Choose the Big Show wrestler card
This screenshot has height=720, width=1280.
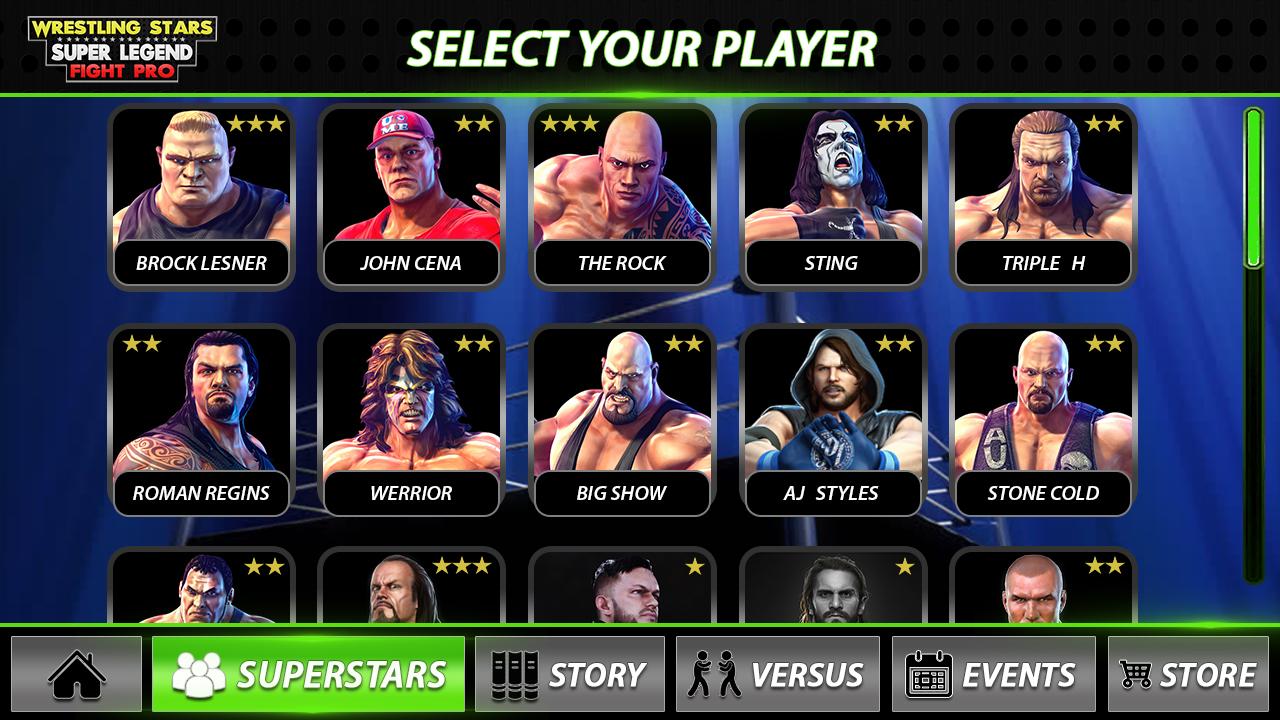click(621, 420)
